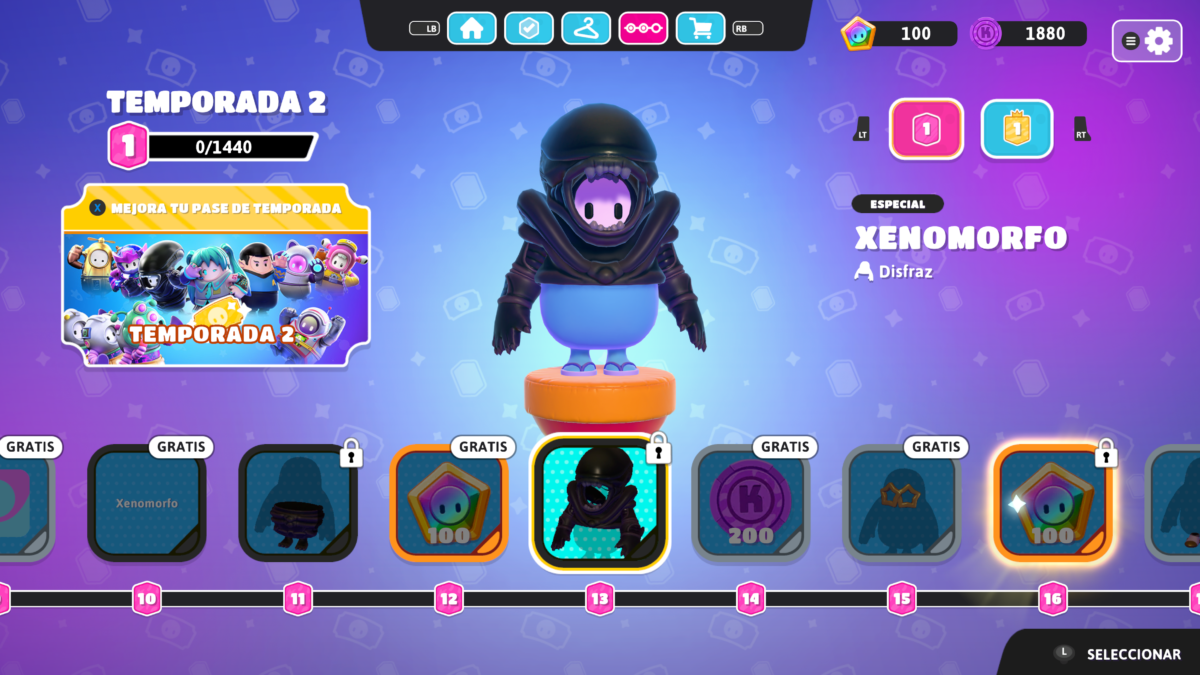Choose the 200 Kudos reward tile
Image resolution: width=1200 pixels, height=675 pixels.
point(751,503)
